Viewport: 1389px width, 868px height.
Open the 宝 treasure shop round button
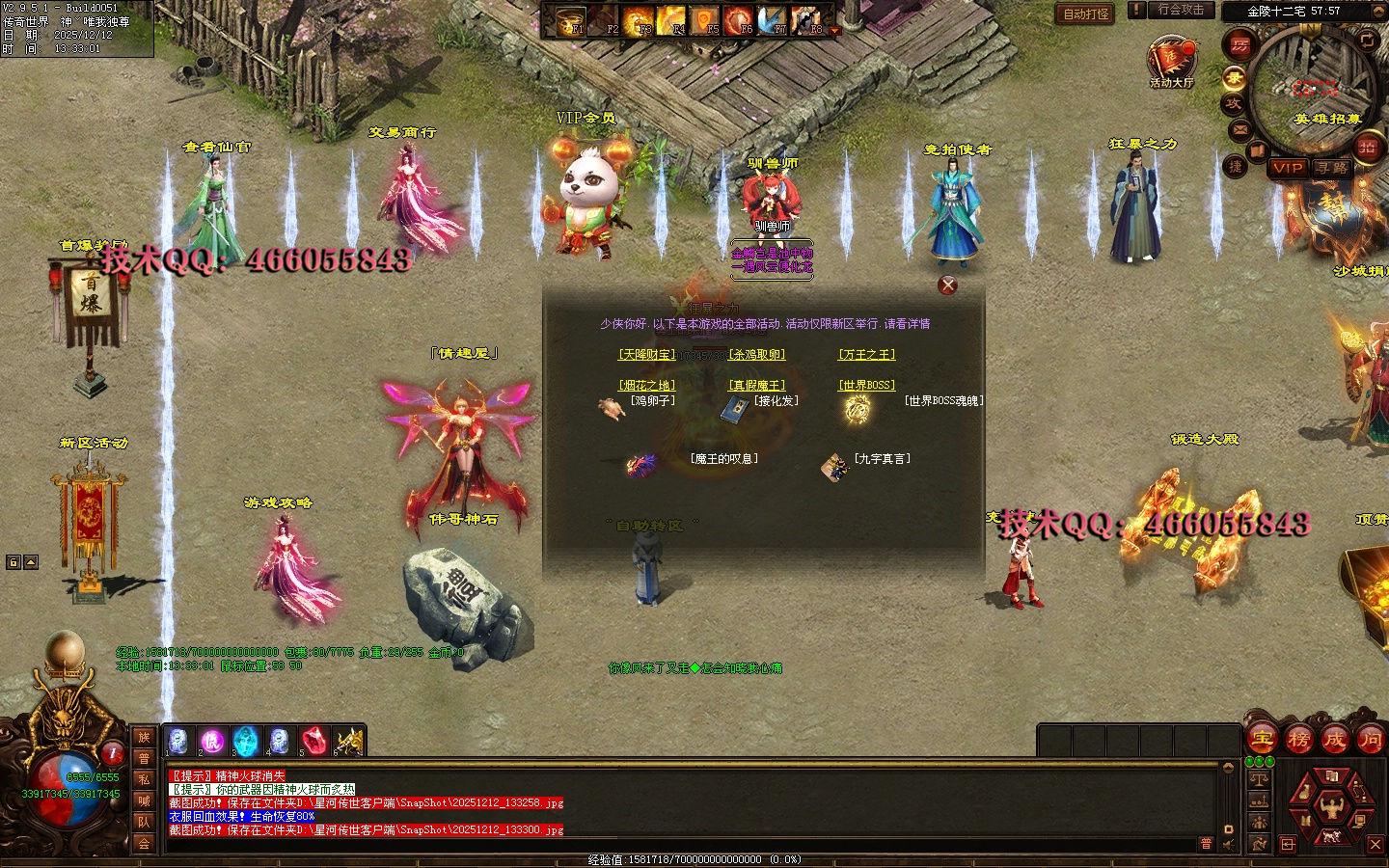click(x=1263, y=741)
